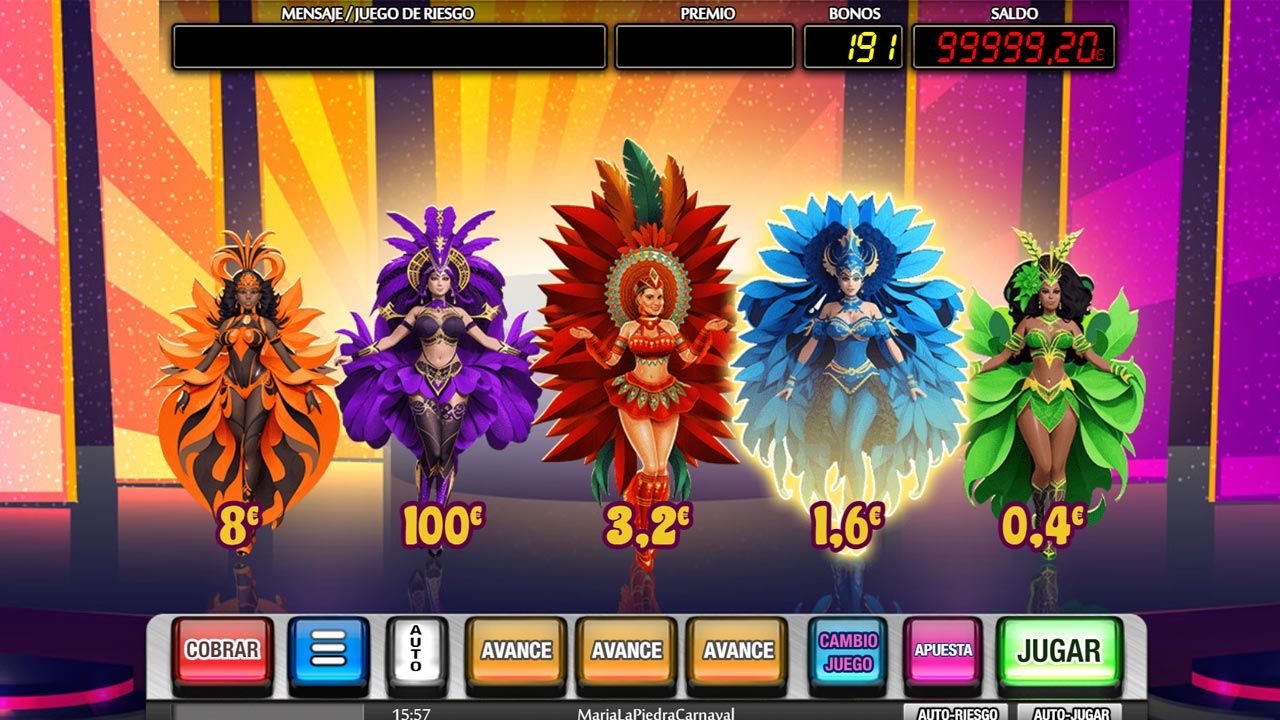Click the red COBRAR button
The image size is (1280, 720).
[222, 650]
